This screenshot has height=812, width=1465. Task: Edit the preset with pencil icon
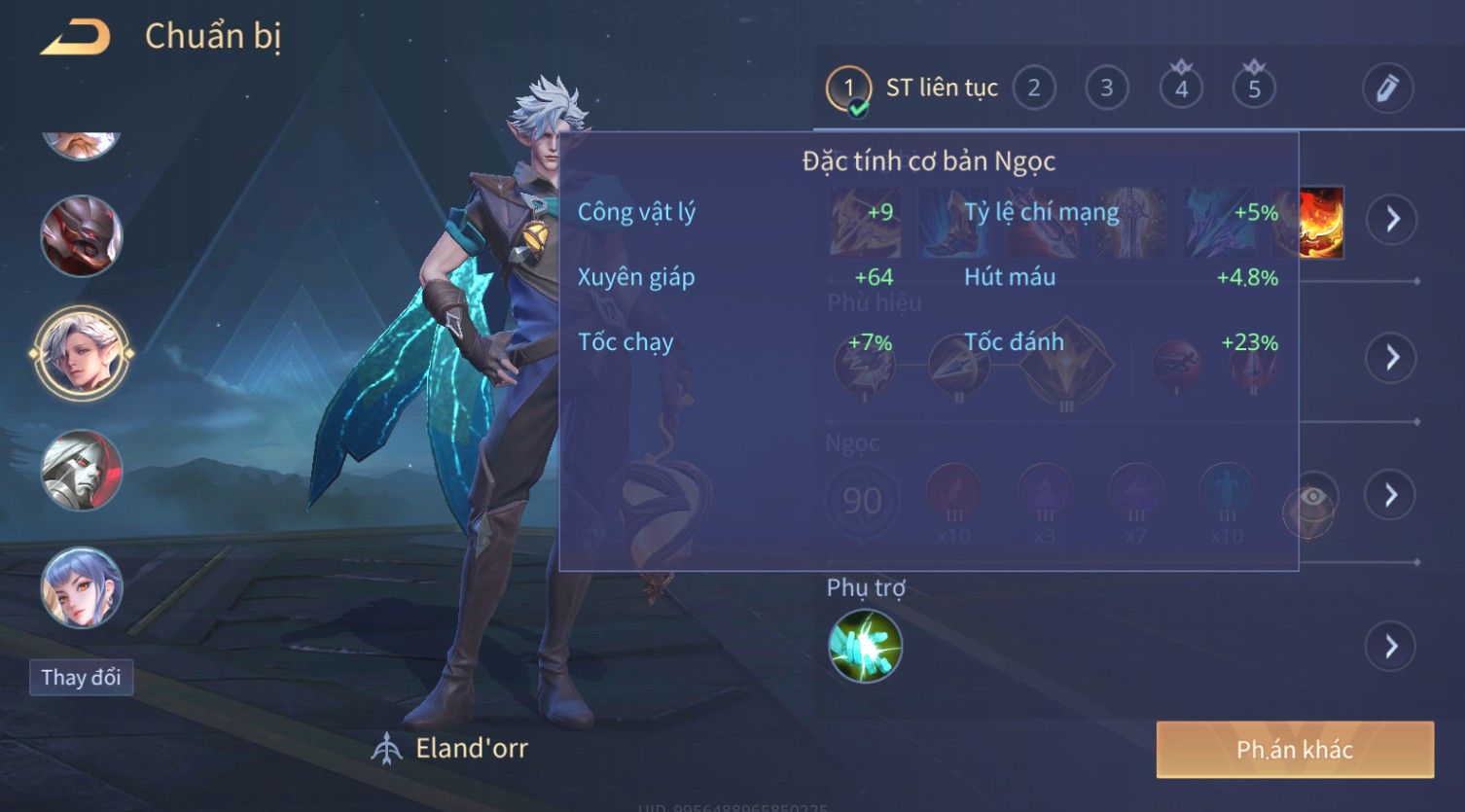tap(1387, 88)
